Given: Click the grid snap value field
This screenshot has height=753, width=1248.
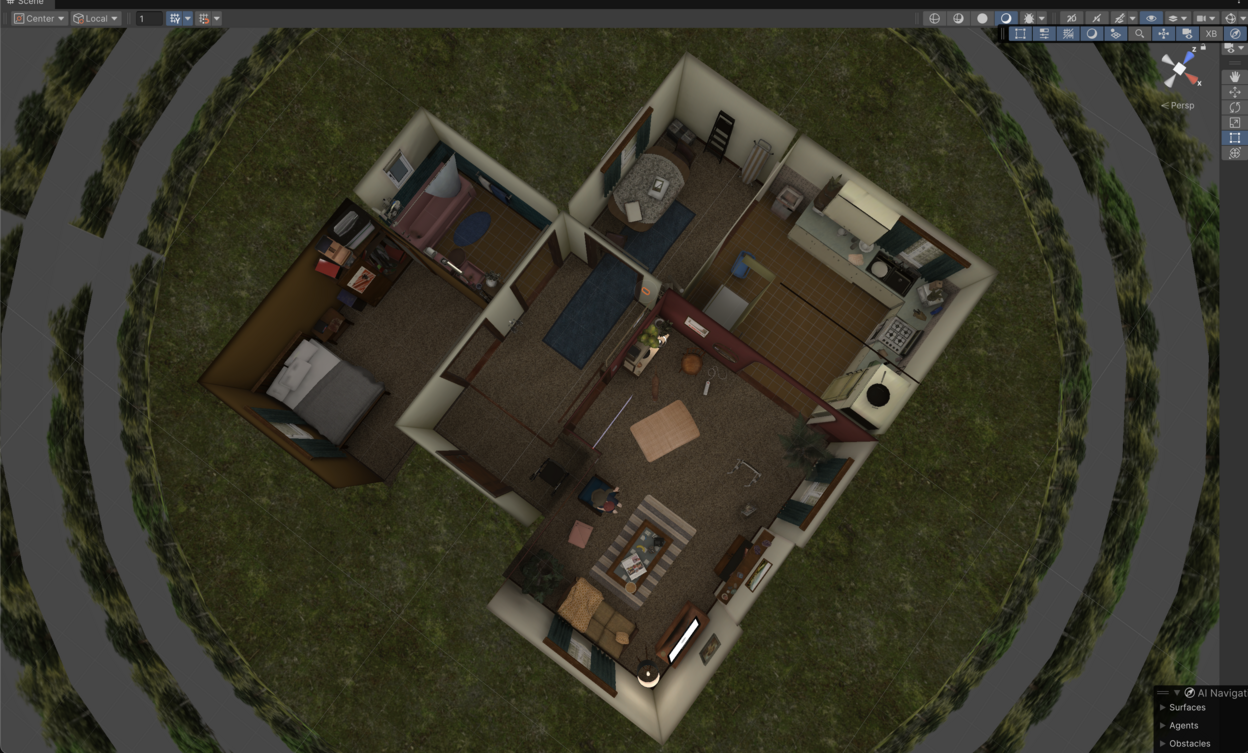Looking at the screenshot, I should coord(149,18).
